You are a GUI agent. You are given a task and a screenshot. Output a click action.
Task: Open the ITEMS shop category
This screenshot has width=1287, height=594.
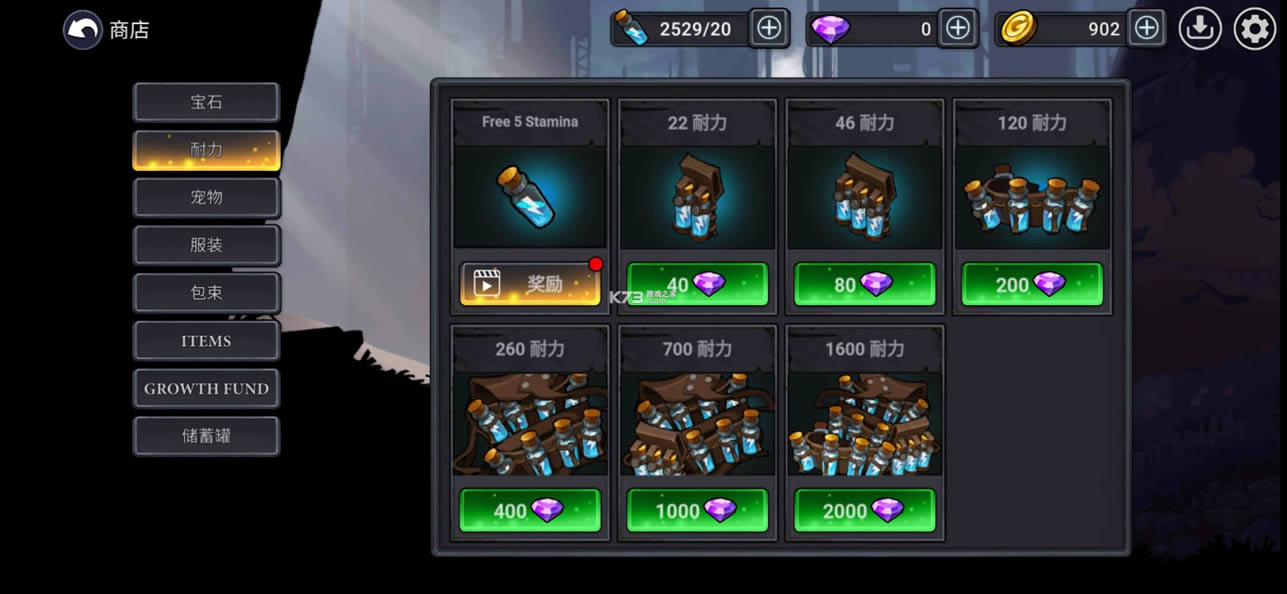(206, 341)
